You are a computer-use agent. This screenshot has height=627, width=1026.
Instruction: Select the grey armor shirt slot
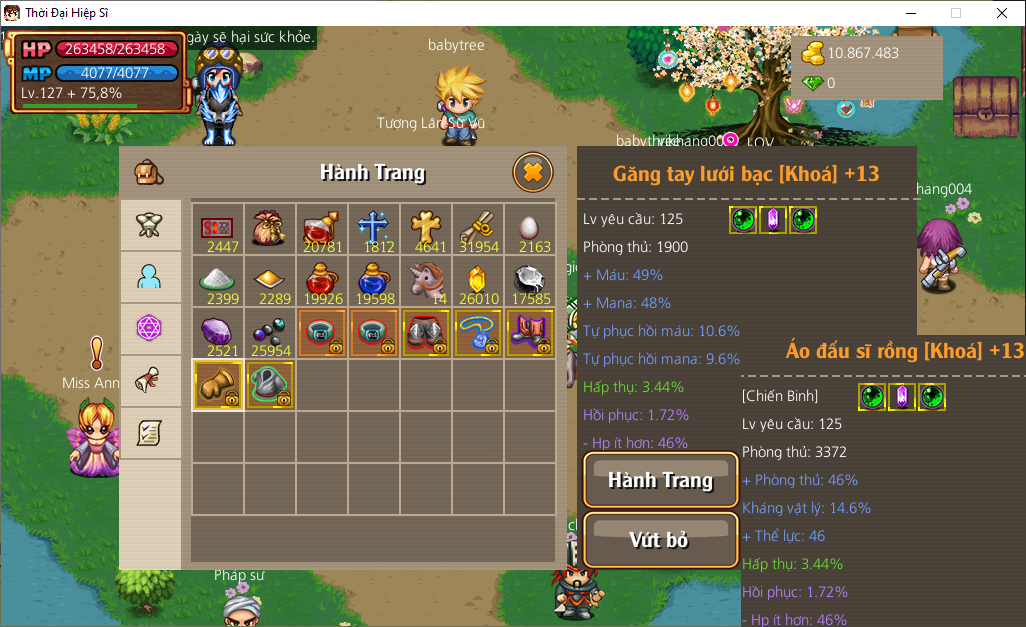269,385
